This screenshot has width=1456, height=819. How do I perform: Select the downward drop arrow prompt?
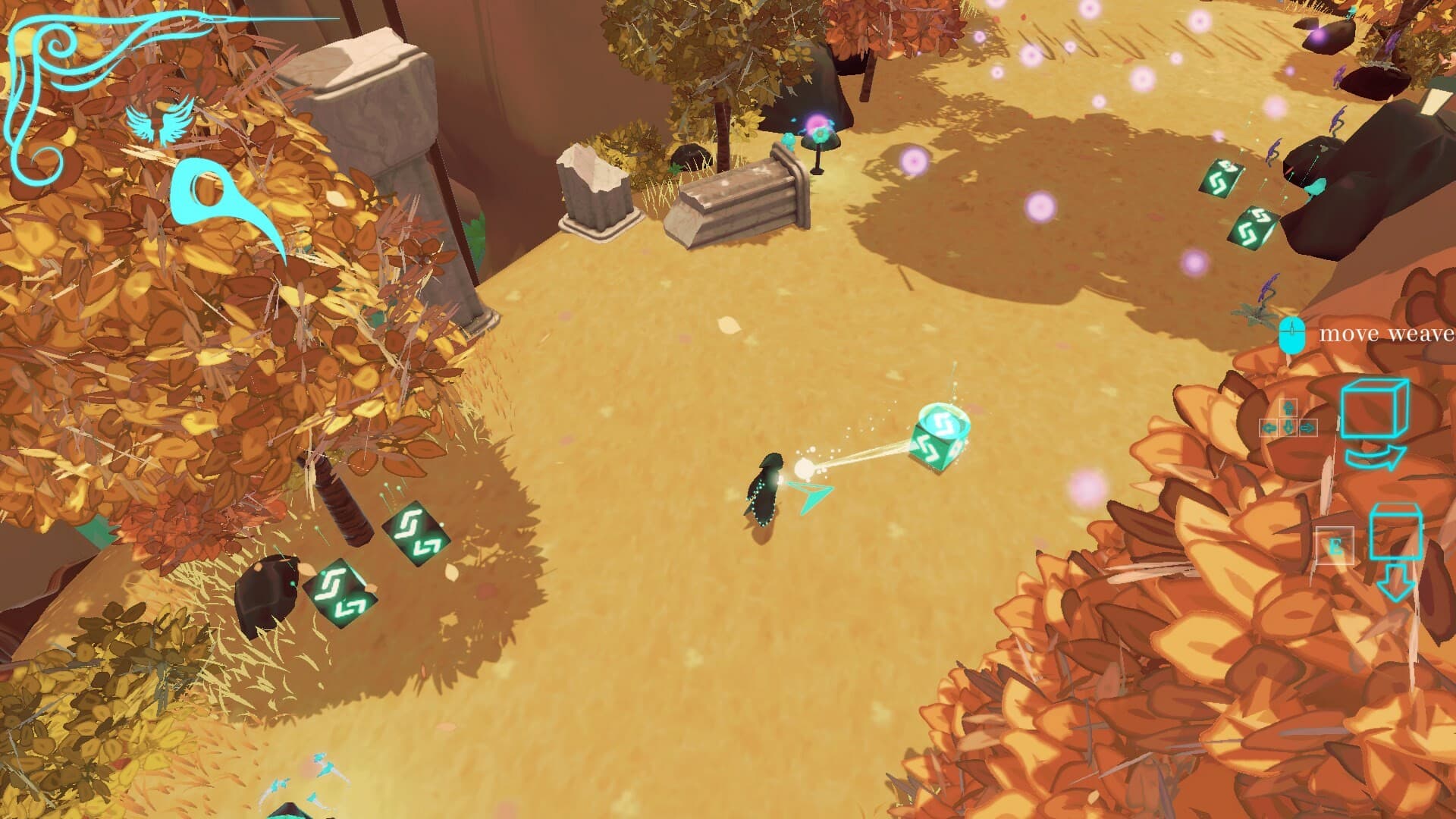(1395, 584)
